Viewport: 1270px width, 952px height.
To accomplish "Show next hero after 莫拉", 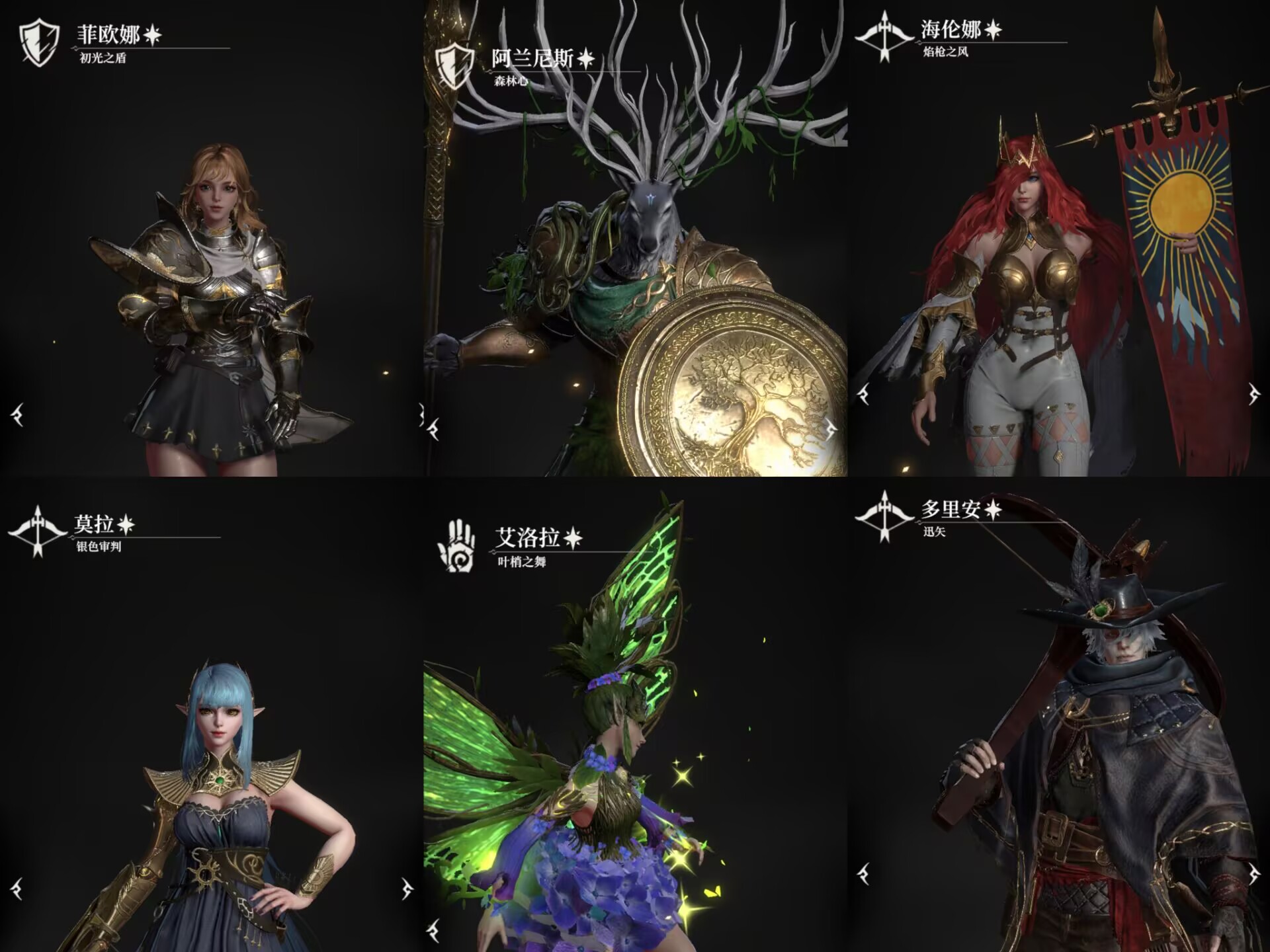I will click(406, 888).
